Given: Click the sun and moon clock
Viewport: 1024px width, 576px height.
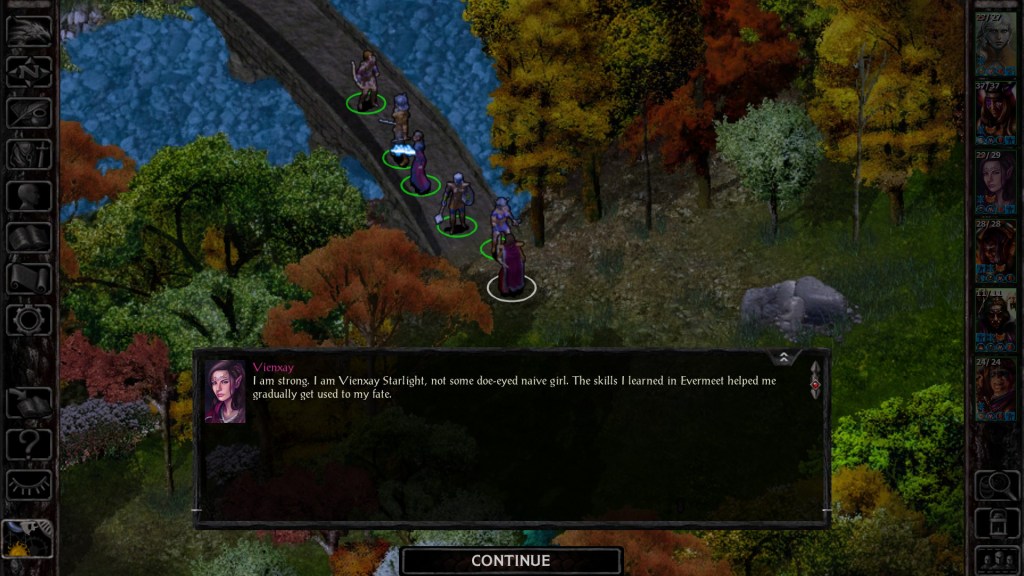Looking at the screenshot, I should coord(27,540).
